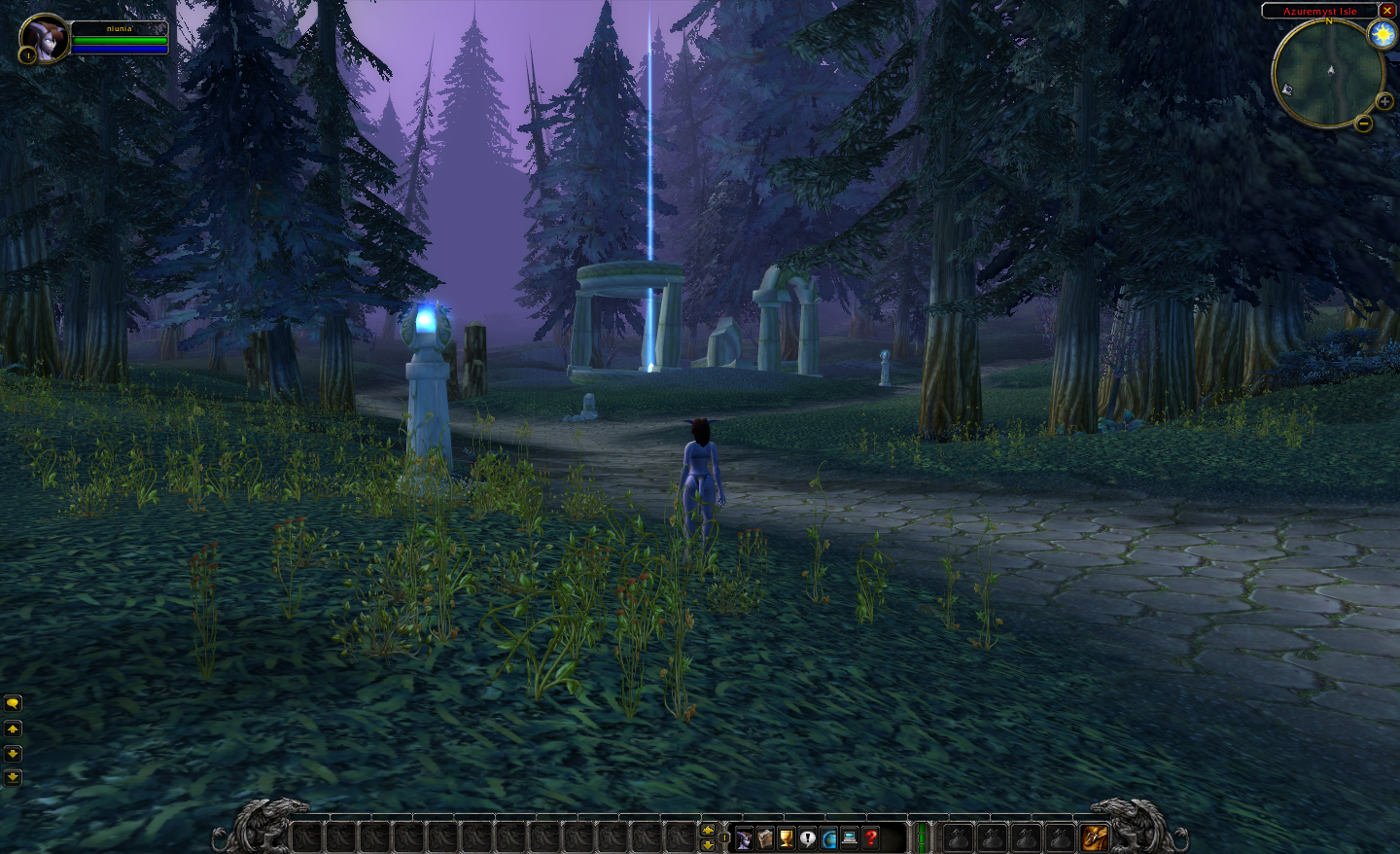Close the minimap with the X button

(1387, 11)
